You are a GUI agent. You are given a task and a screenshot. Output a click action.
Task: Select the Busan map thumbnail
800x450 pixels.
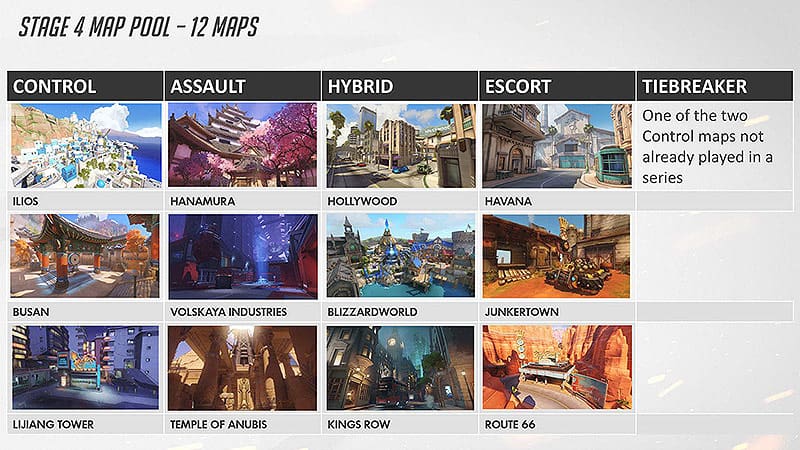coord(85,256)
